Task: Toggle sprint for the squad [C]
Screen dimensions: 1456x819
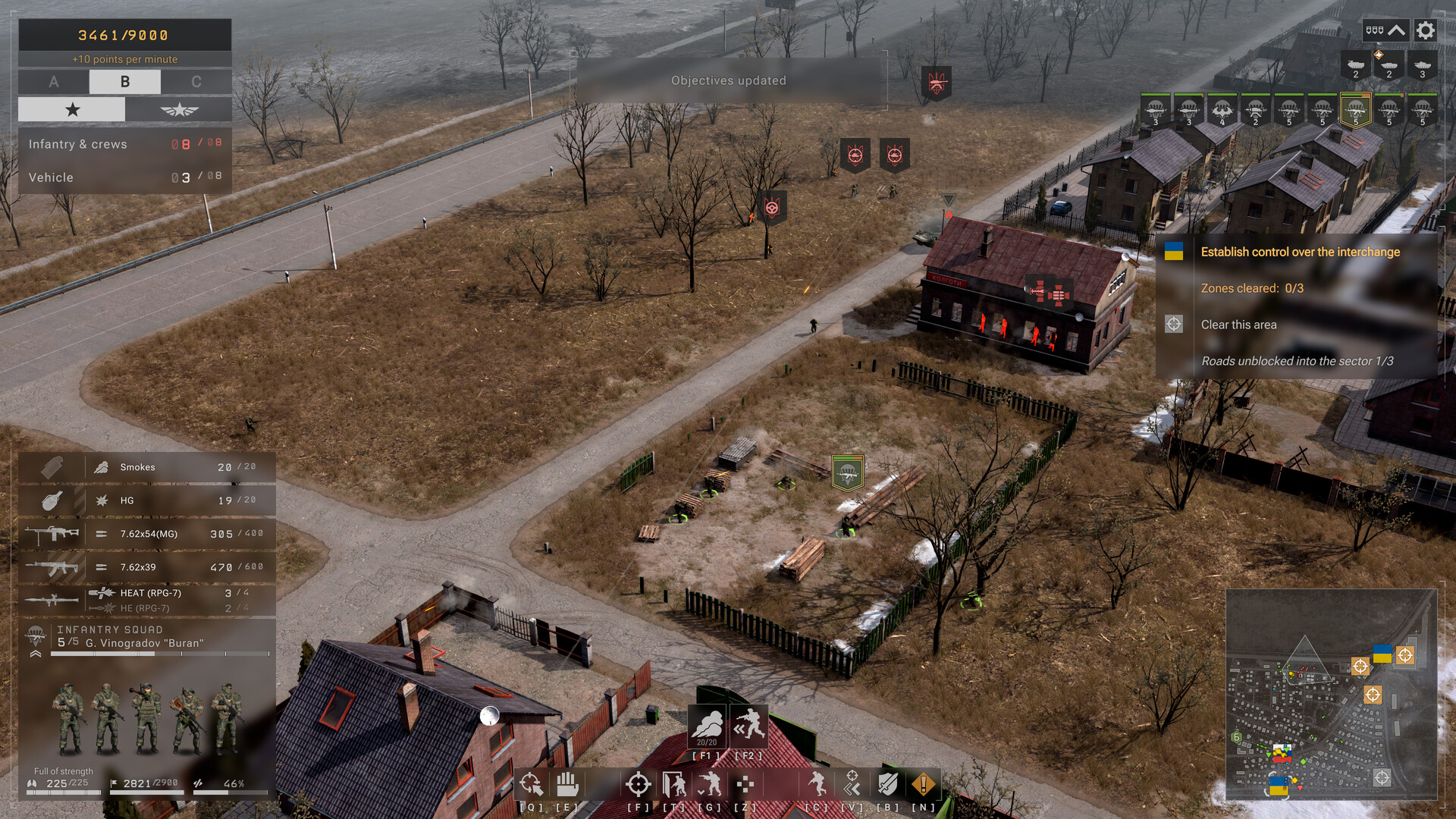Action: 817,784
